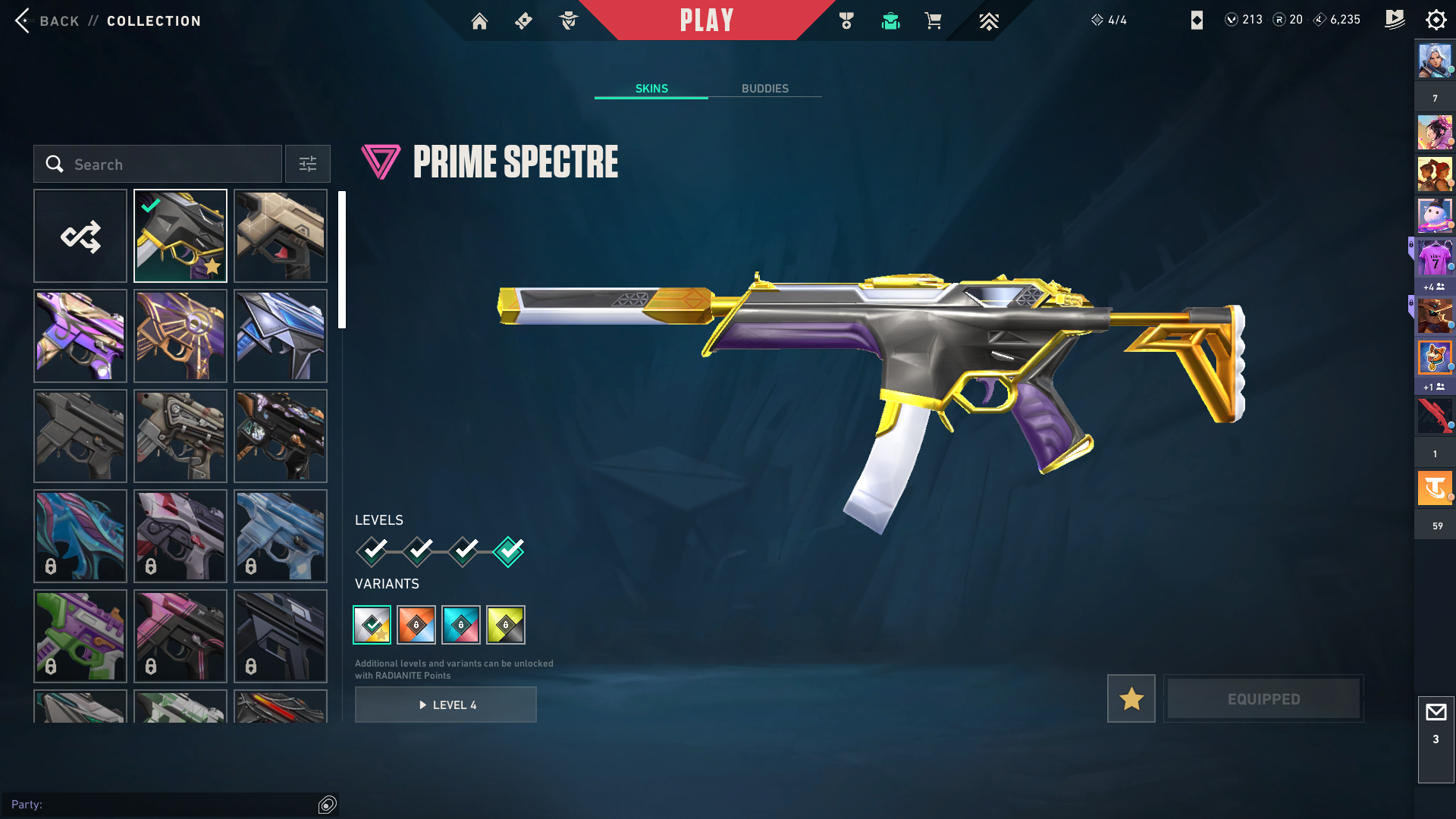Select the purple and gold Spectre skin
This screenshot has height=819, width=1456.
pos(80,337)
